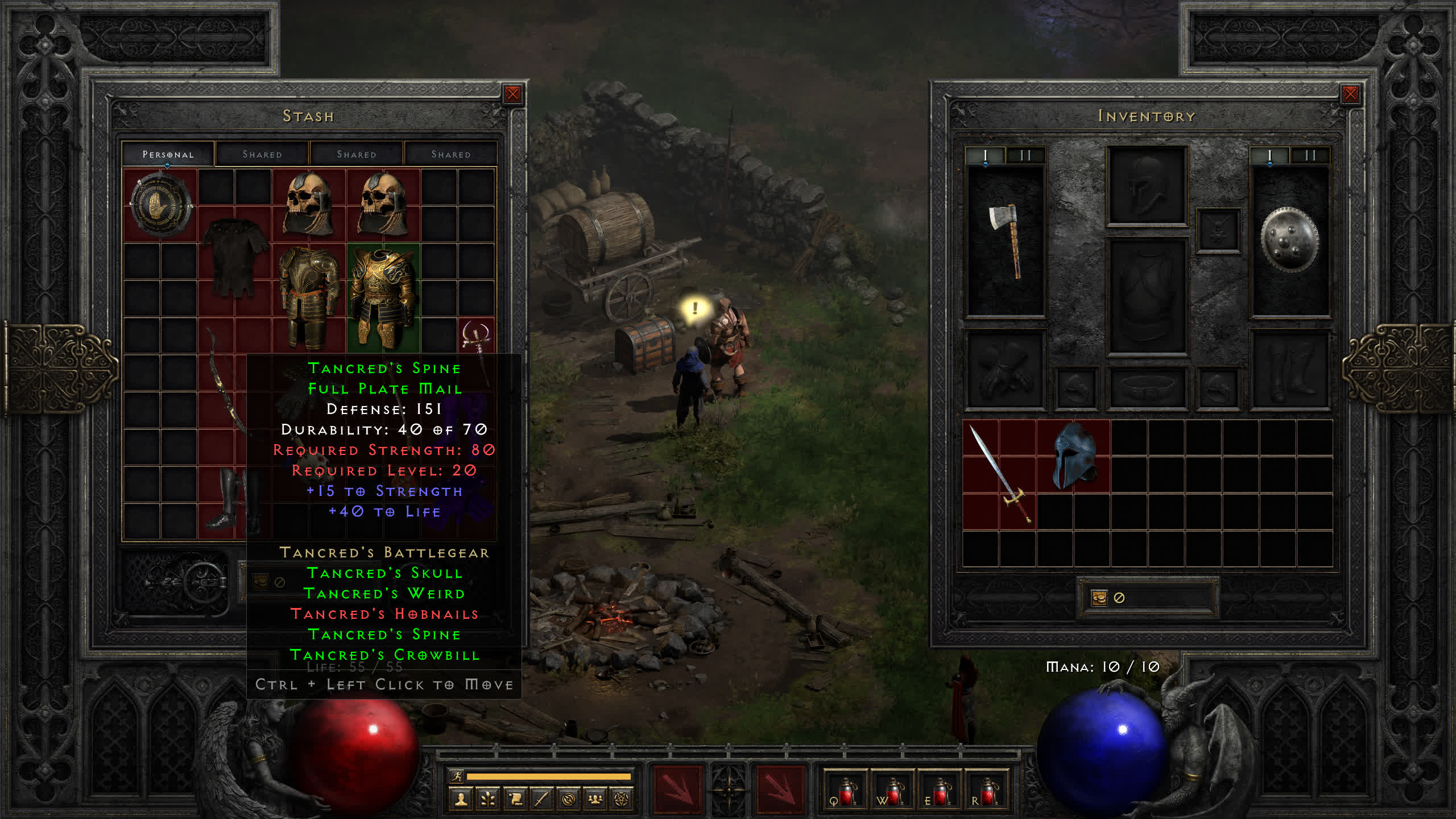Pick up the sword in the inventory grid
1456x819 pixels.
[x=999, y=474]
